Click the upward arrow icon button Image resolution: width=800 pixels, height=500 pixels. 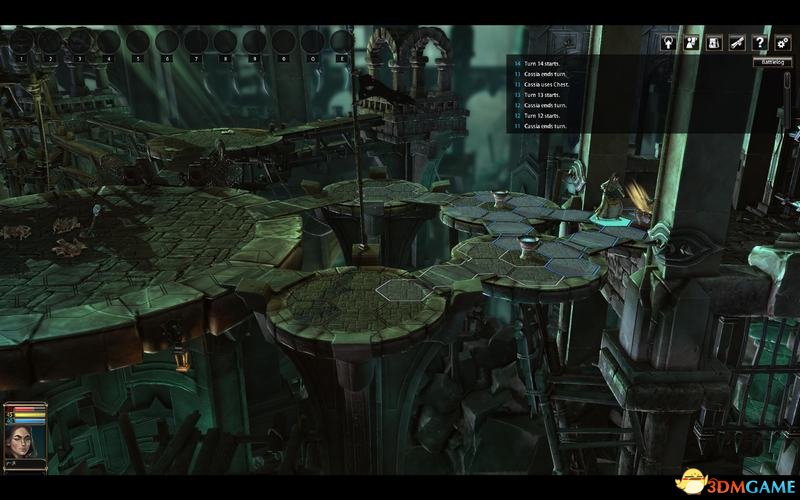(x=667, y=43)
